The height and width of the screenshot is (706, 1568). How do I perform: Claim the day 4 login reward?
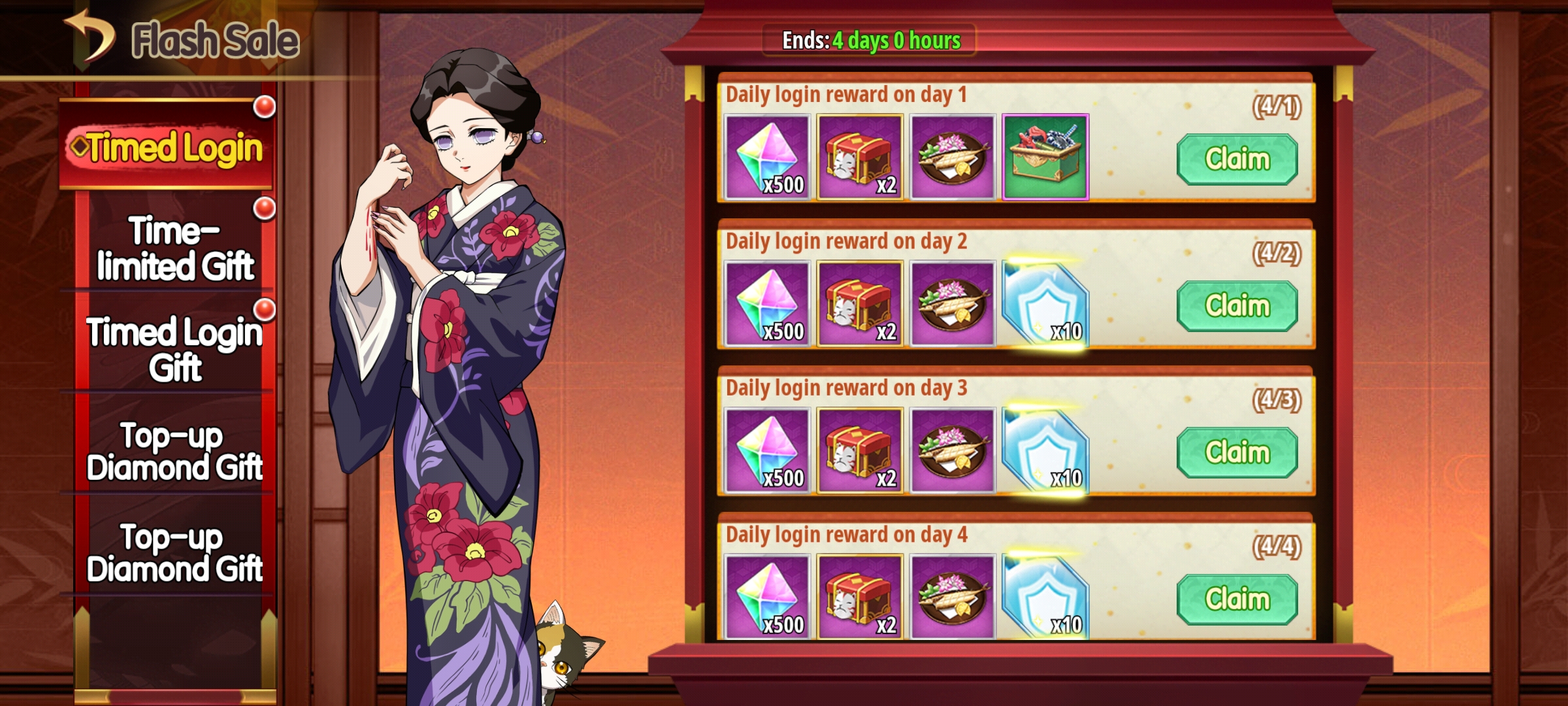[1237, 599]
